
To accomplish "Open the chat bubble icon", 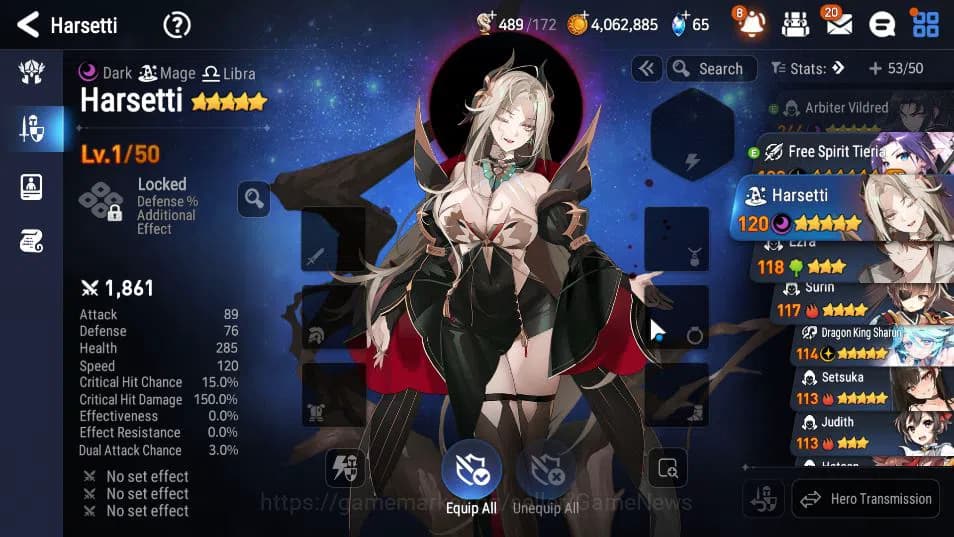I will [881, 24].
